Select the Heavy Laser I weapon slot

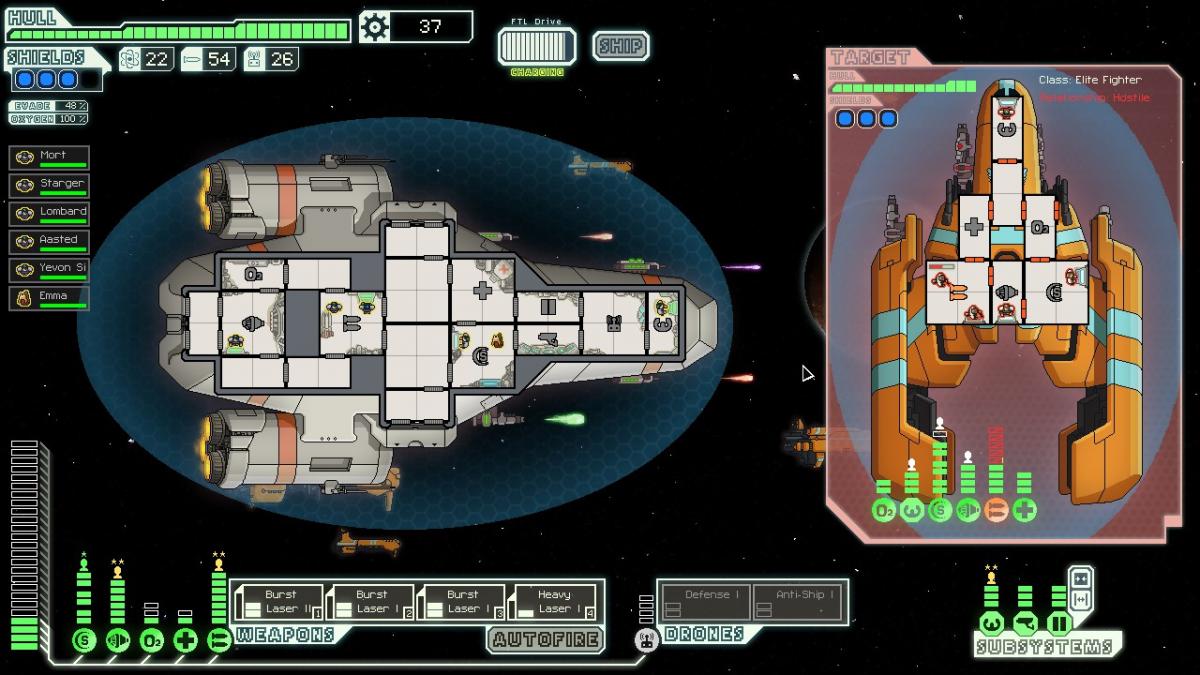553,602
